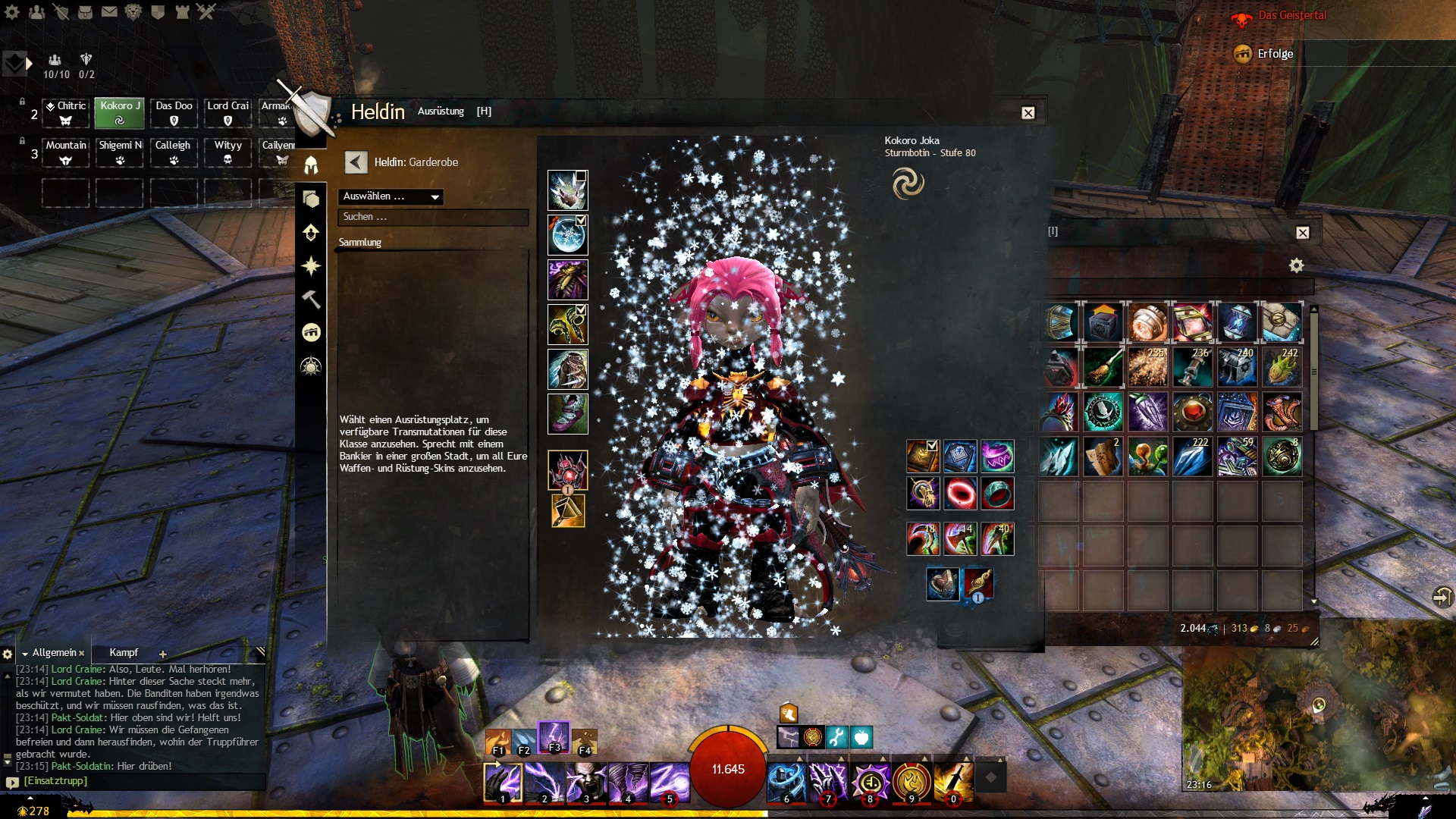Toggle the helmet visibility checkbox
This screenshot has height=819, width=1456.
point(581,176)
